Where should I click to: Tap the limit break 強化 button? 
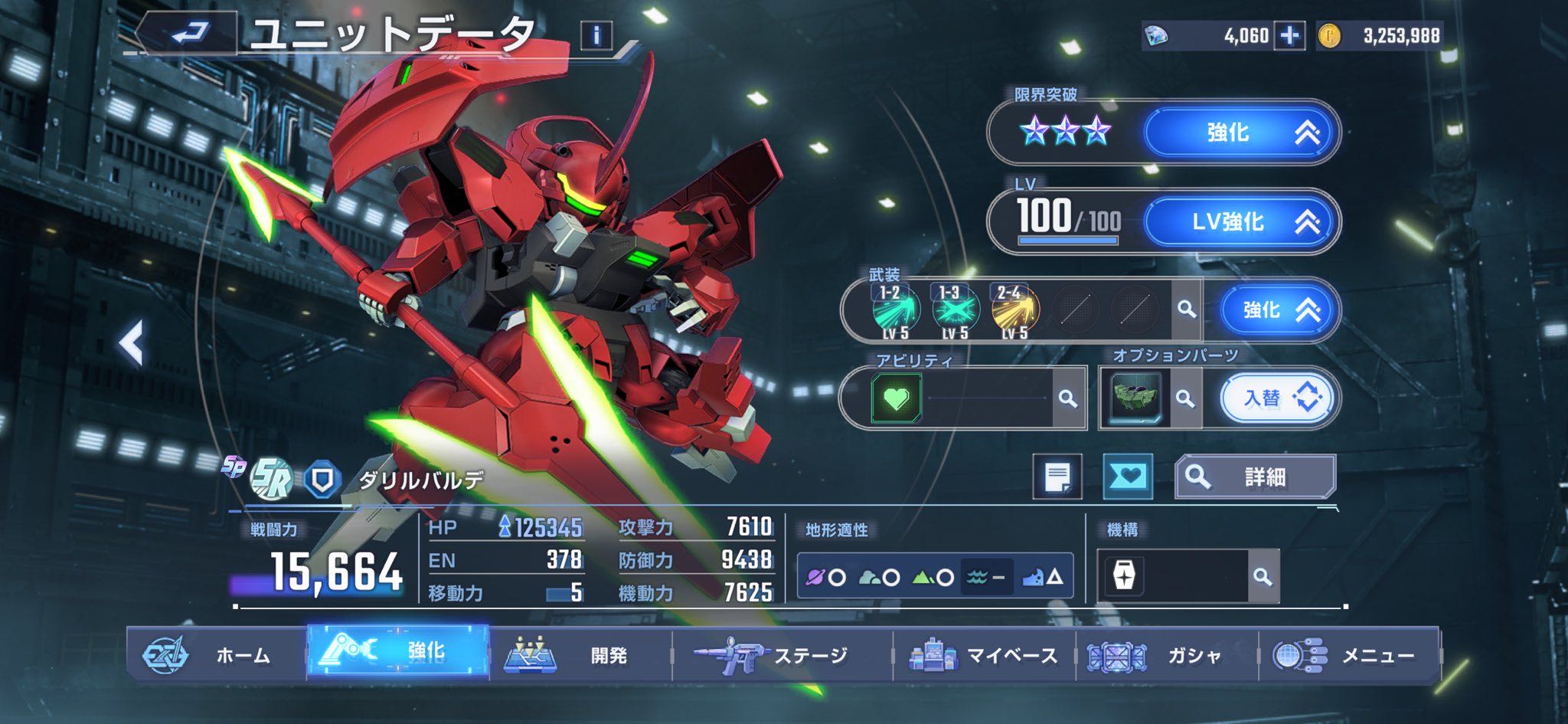1241,133
